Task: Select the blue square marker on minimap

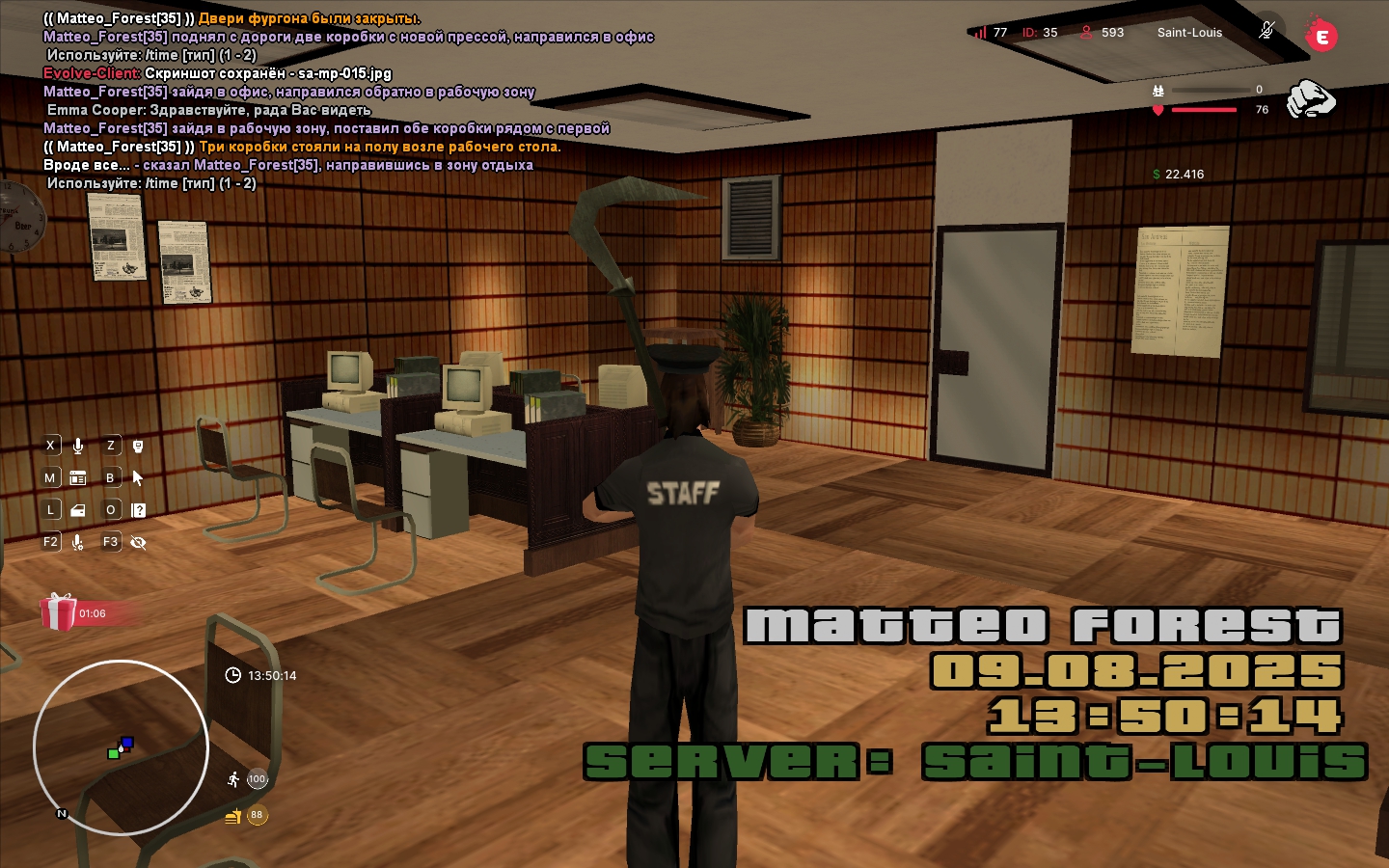Action: [x=127, y=743]
